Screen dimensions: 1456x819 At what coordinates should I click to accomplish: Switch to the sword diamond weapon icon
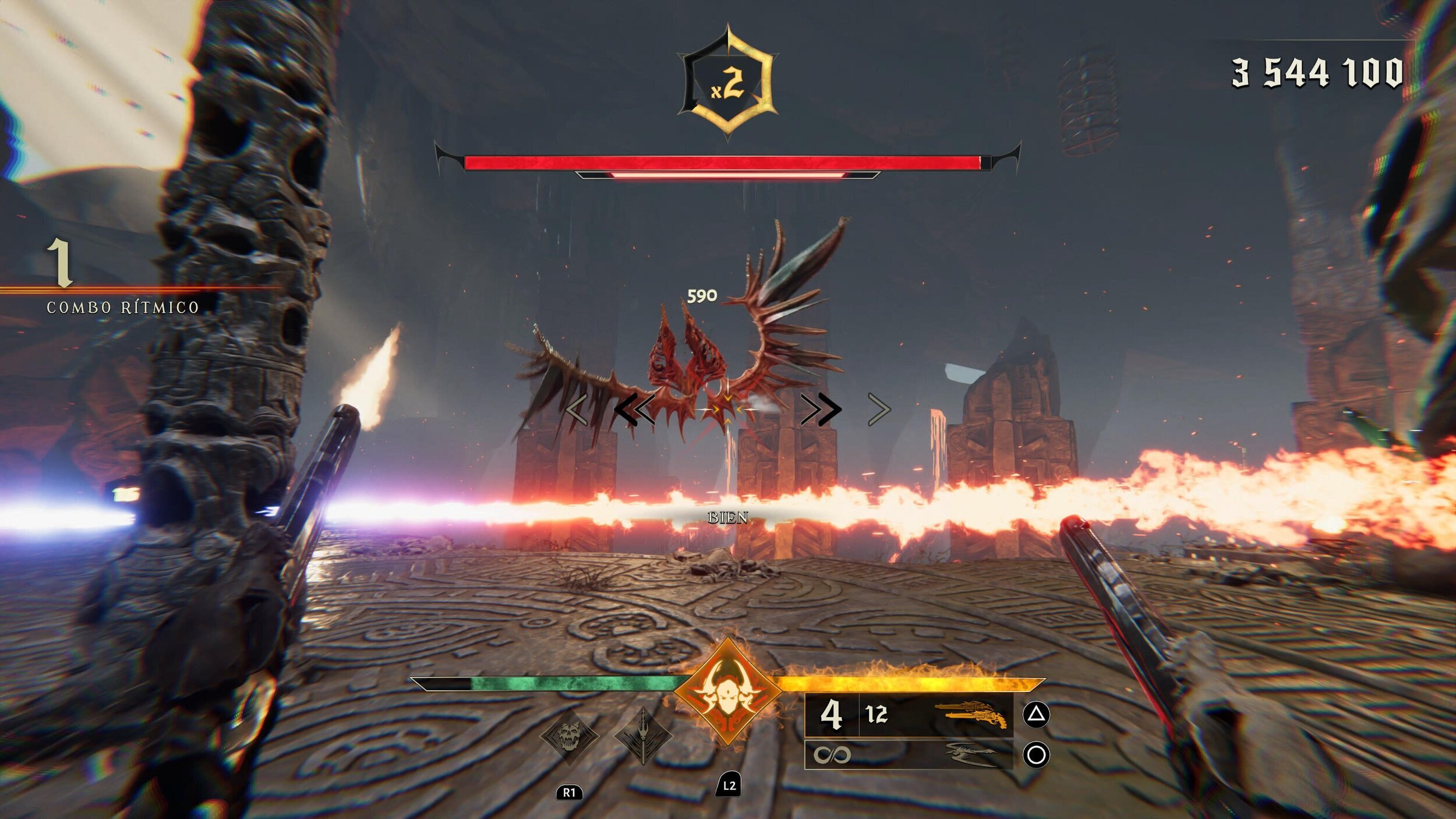(x=643, y=737)
